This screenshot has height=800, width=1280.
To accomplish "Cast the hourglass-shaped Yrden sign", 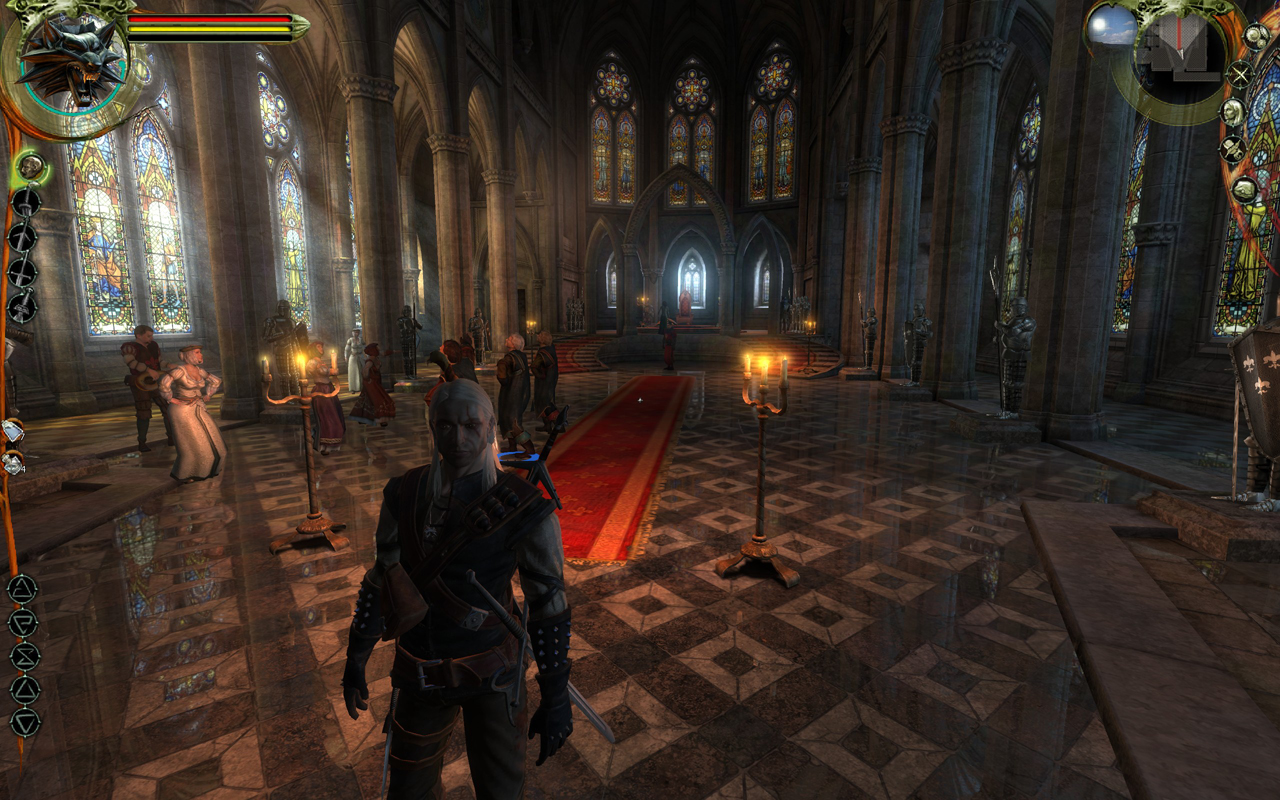I will (x=24, y=656).
